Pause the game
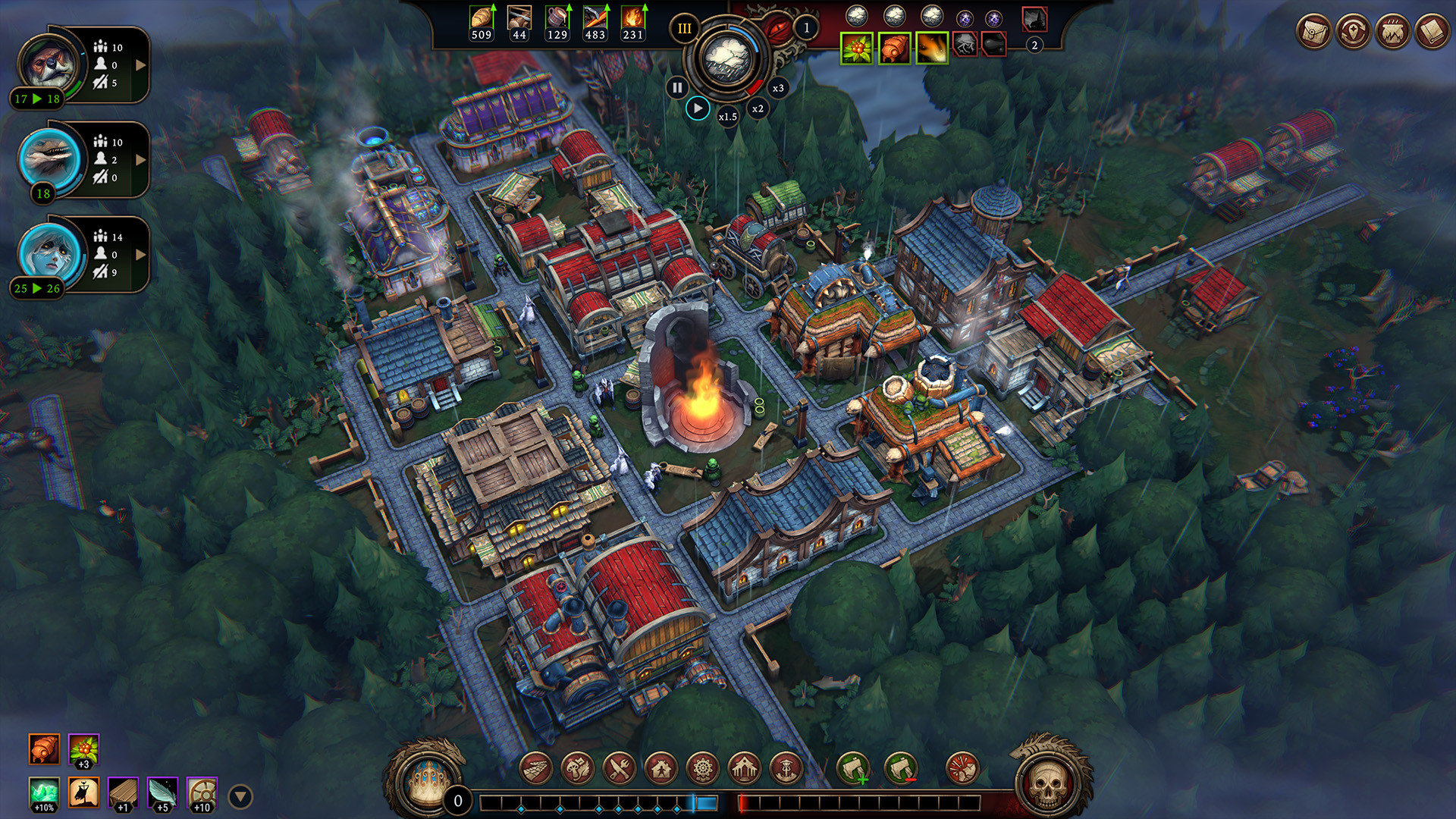The image size is (1456, 819). (x=676, y=87)
